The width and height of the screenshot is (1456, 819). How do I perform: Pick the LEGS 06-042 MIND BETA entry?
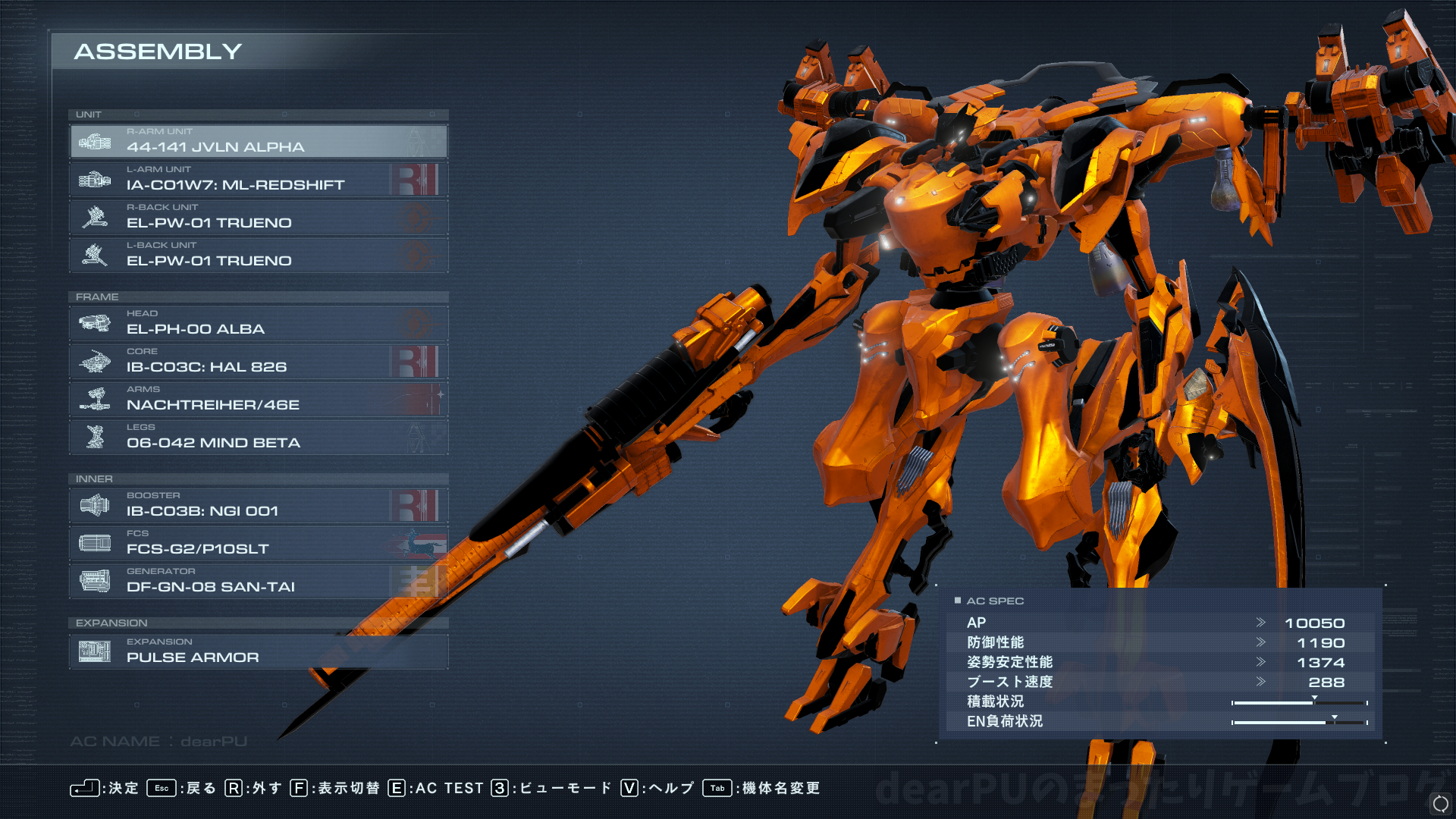[259, 438]
